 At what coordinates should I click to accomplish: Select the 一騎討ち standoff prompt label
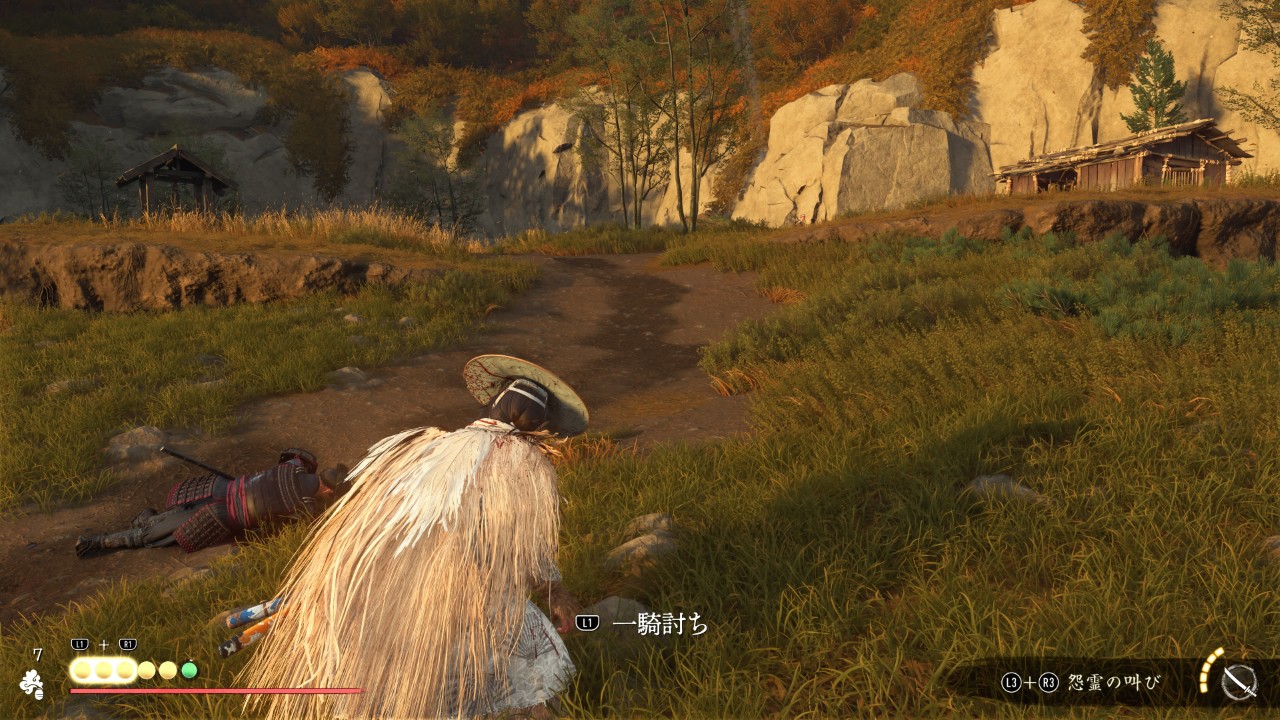coord(659,624)
